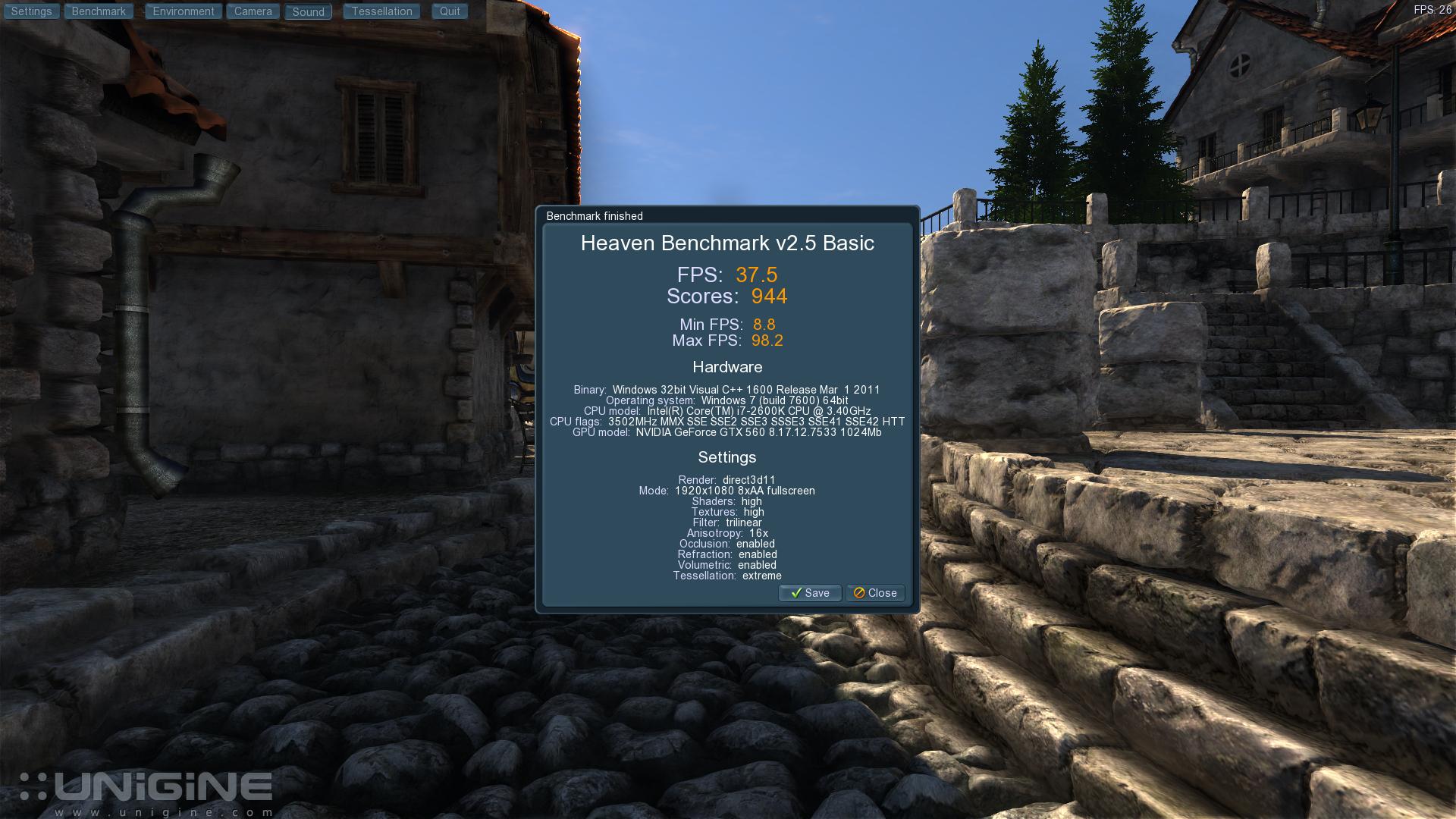This screenshot has height=819, width=1456.
Task: Open the Camera menu
Action: tap(253, 11)
